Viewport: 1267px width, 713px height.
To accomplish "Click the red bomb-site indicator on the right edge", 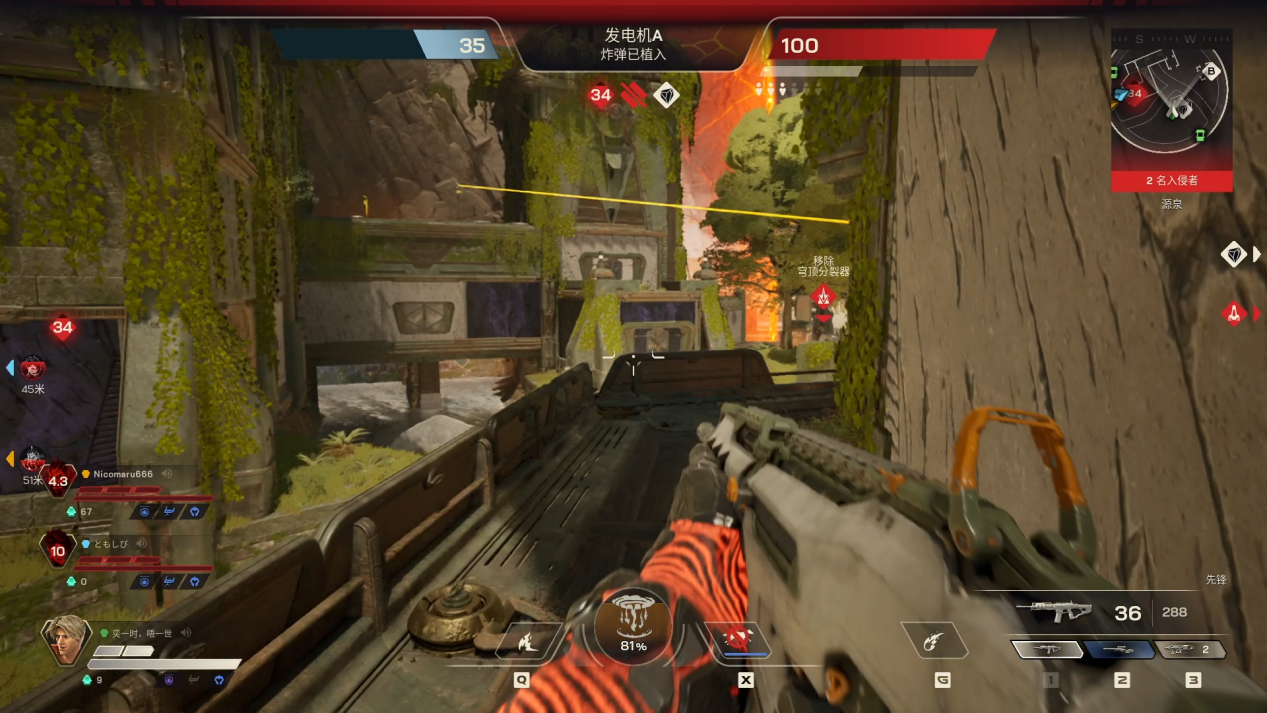I will (x=1233, y=314).
